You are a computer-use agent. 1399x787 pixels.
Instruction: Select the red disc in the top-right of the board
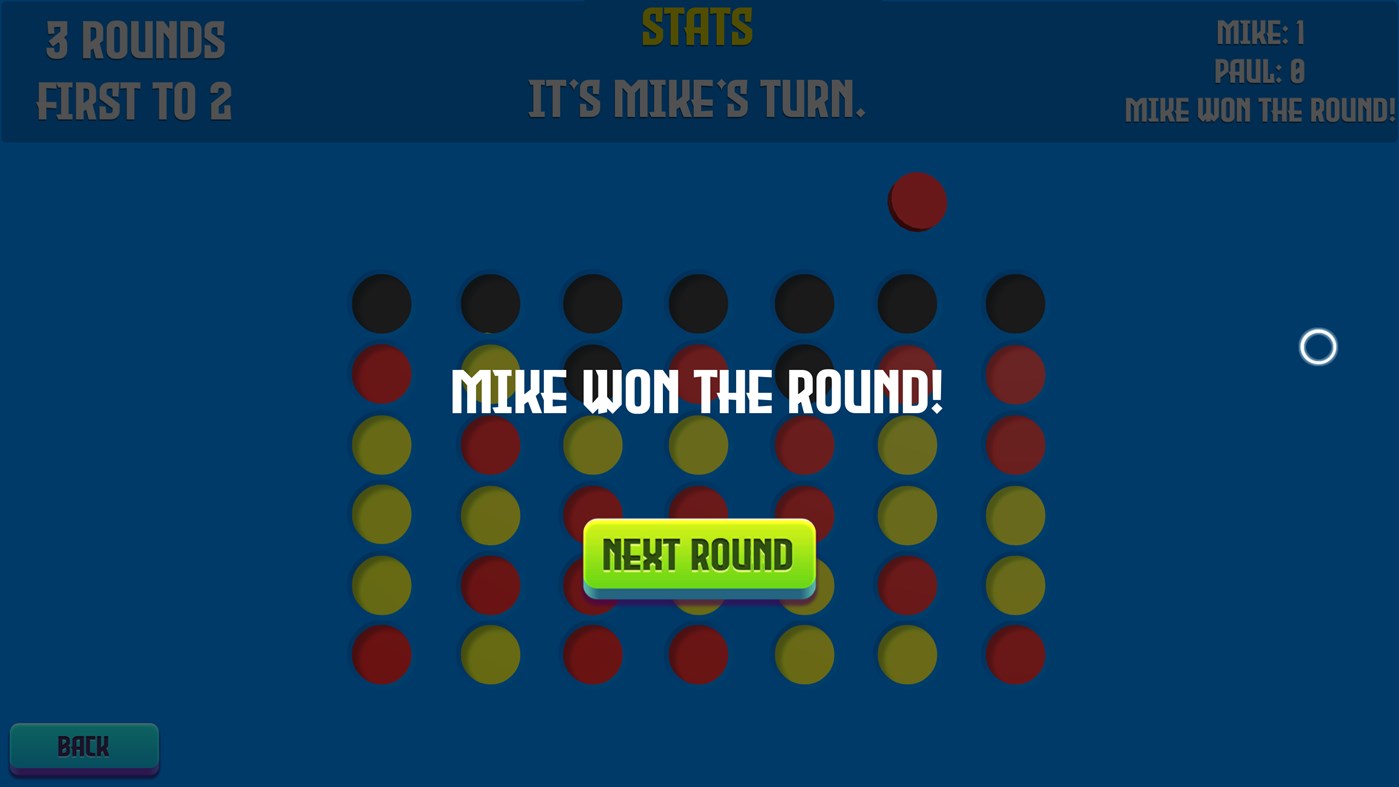point(1014,374)
